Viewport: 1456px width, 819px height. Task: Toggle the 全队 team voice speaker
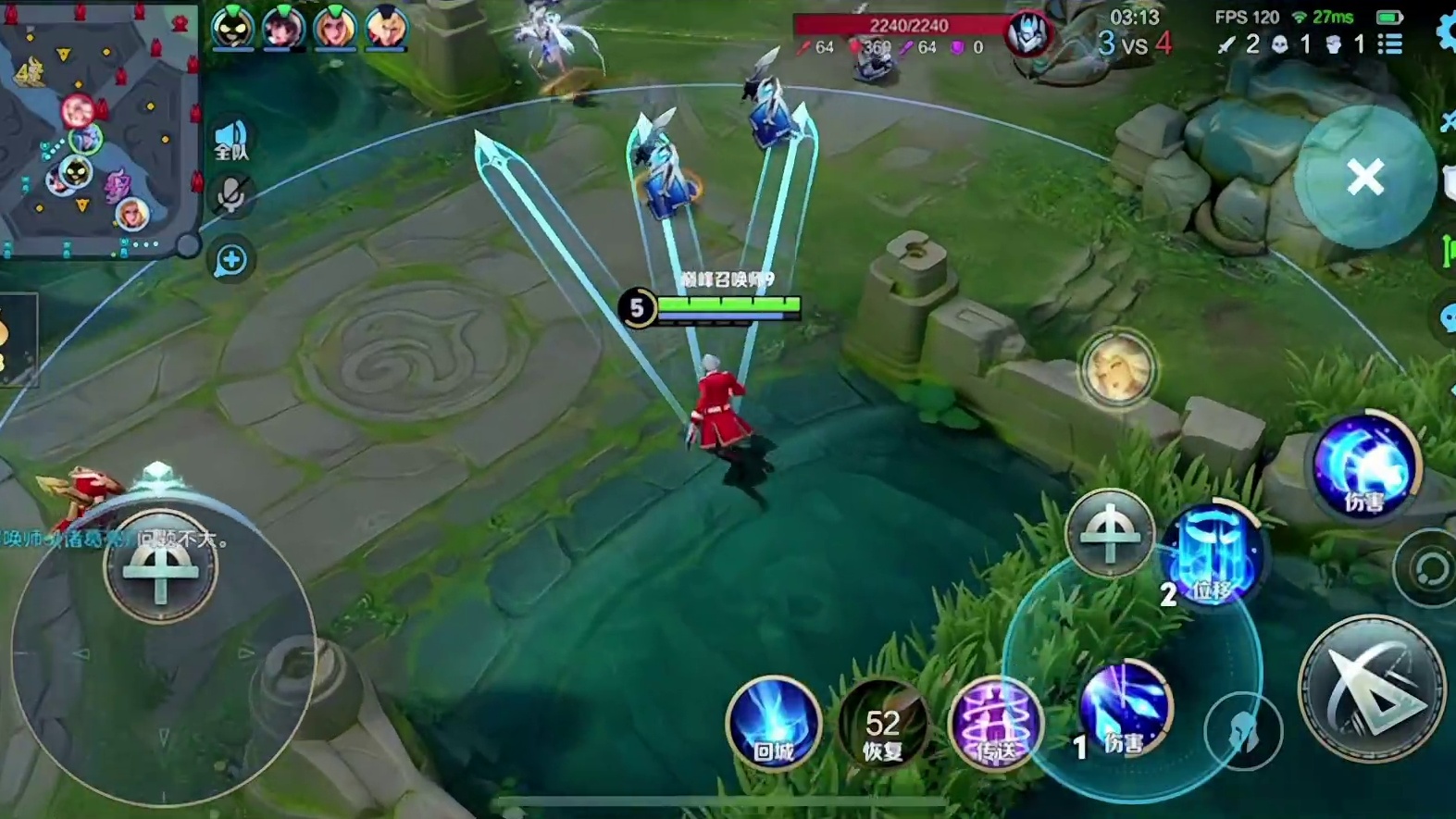[x=230, y=141]
